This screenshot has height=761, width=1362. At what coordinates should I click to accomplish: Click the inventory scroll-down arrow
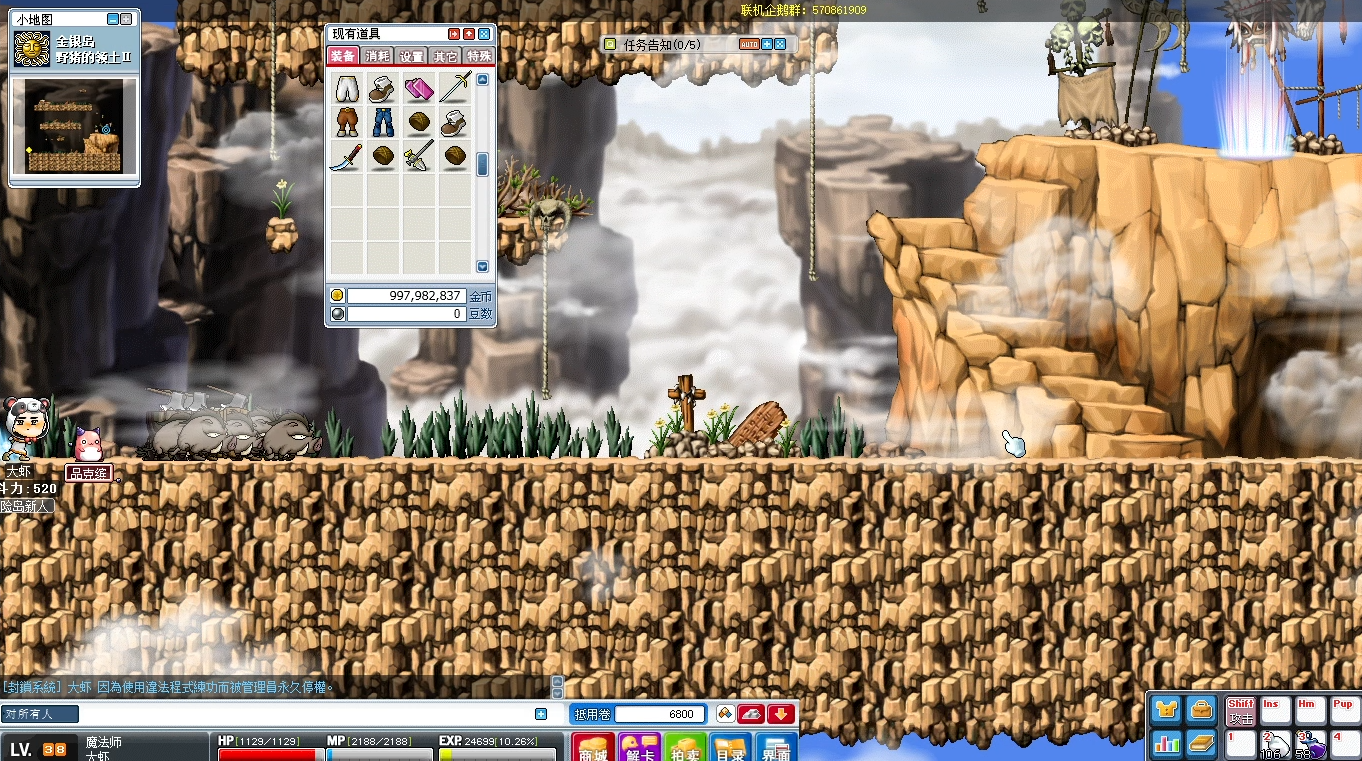[x=482, y=267]
